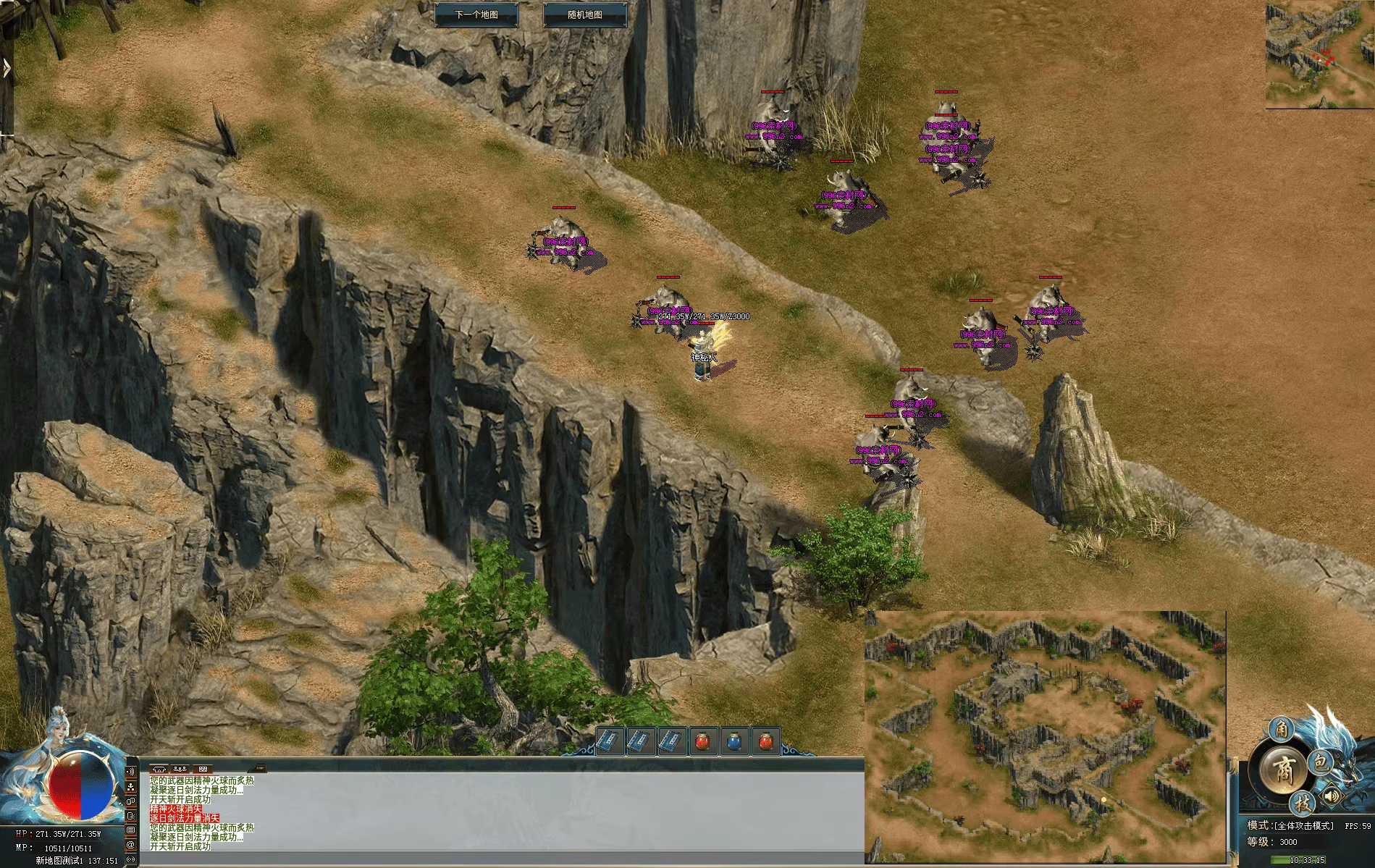
Task: Open the chat bubbles messaging panel
Action: [x=131, y=801]
